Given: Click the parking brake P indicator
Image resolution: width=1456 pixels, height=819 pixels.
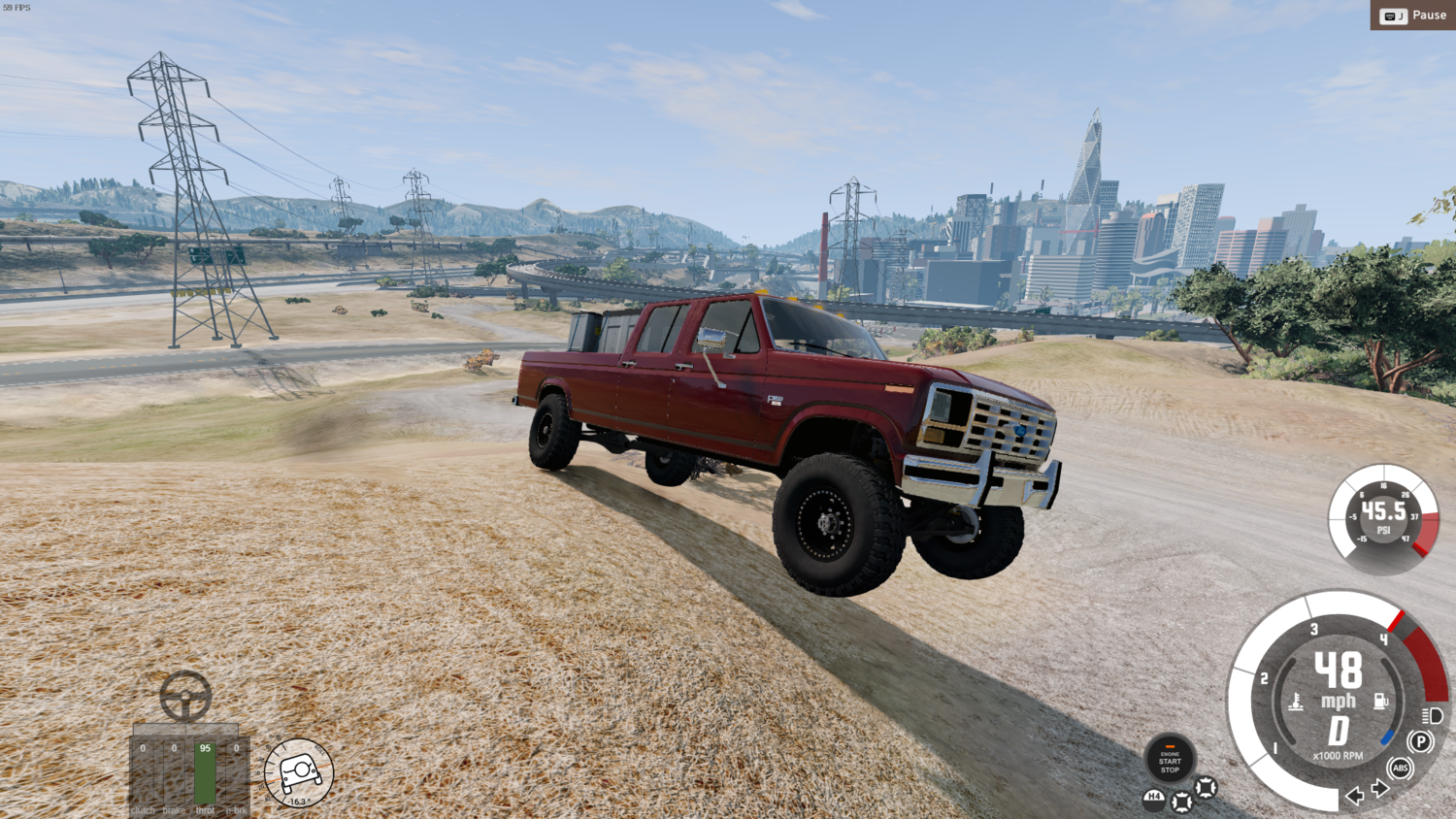Looking at the screenshot, I should 1421,741.
